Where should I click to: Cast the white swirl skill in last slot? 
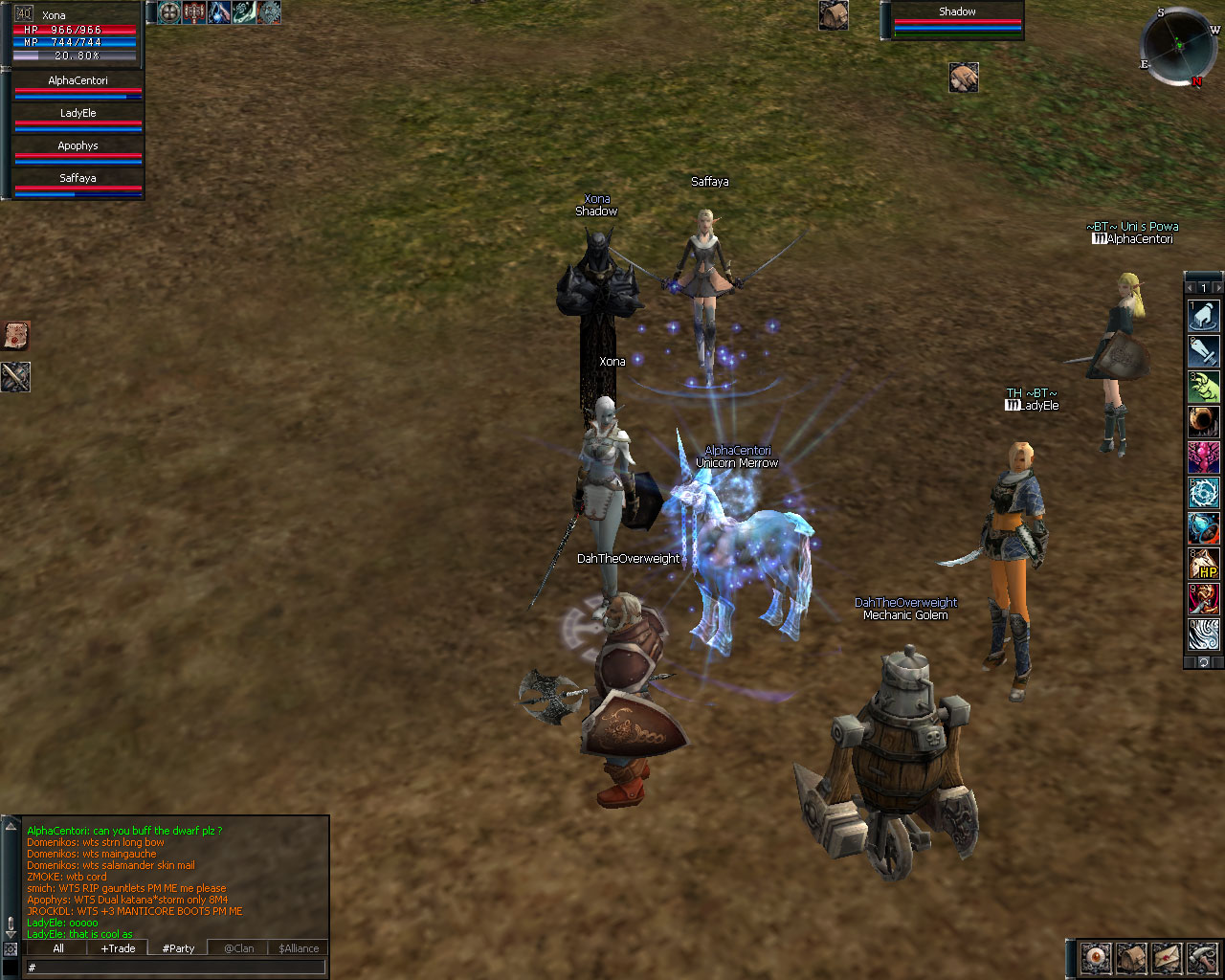click(x=1203, y=635)
